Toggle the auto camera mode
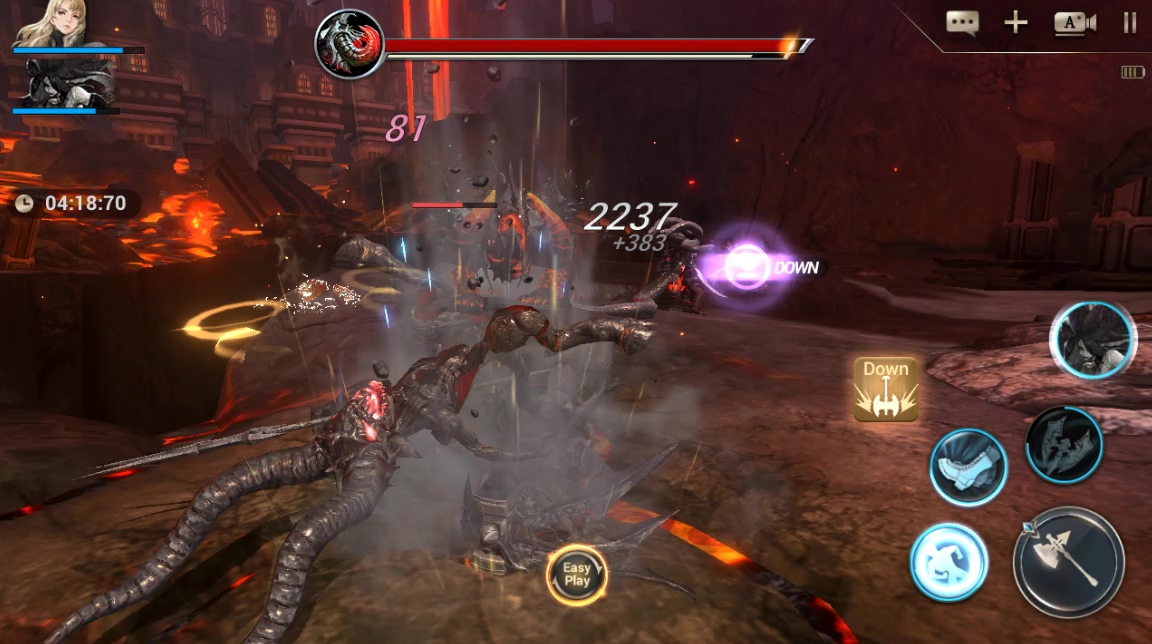 click(x=1074, y=23)
